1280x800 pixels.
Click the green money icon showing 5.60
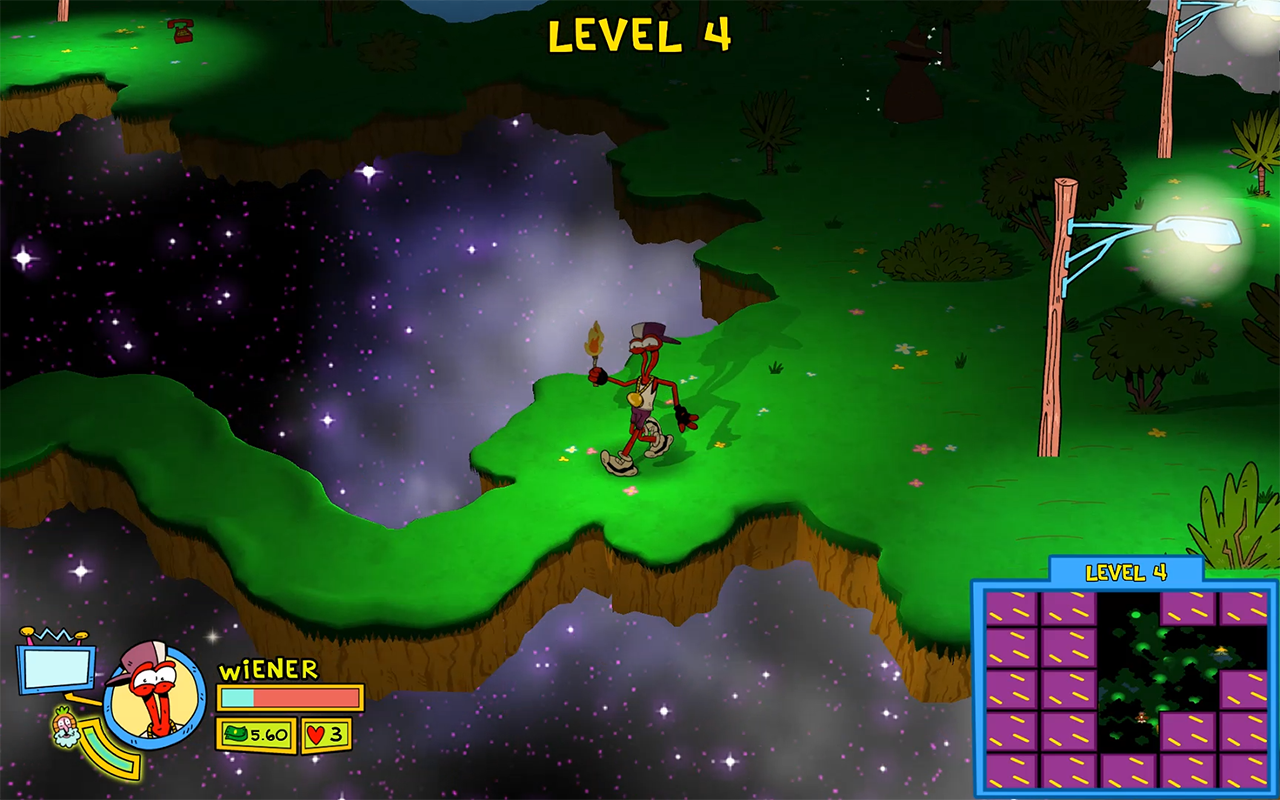coord(252,734)
